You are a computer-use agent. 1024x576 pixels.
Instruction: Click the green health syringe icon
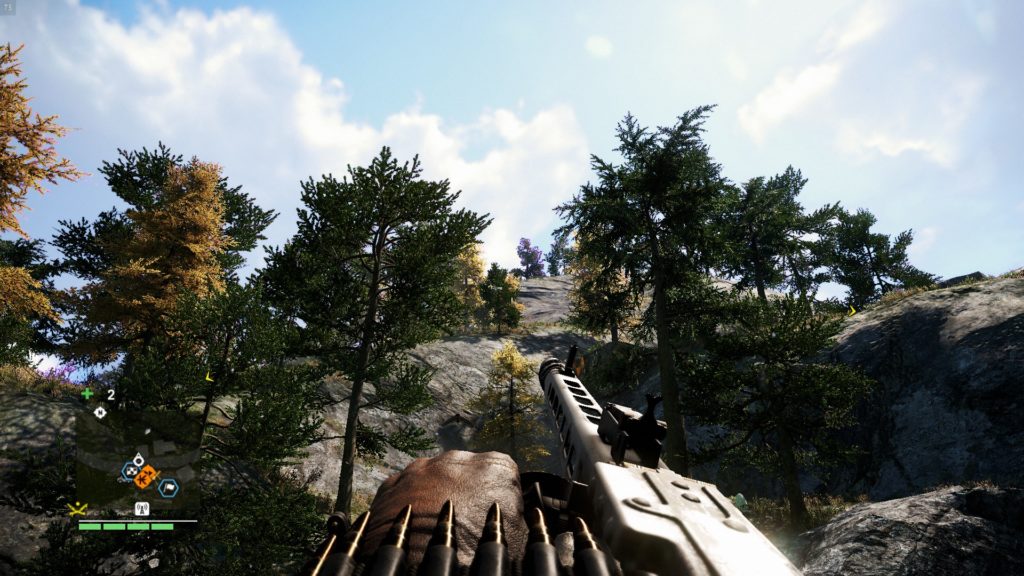click(x=87, y=394)
